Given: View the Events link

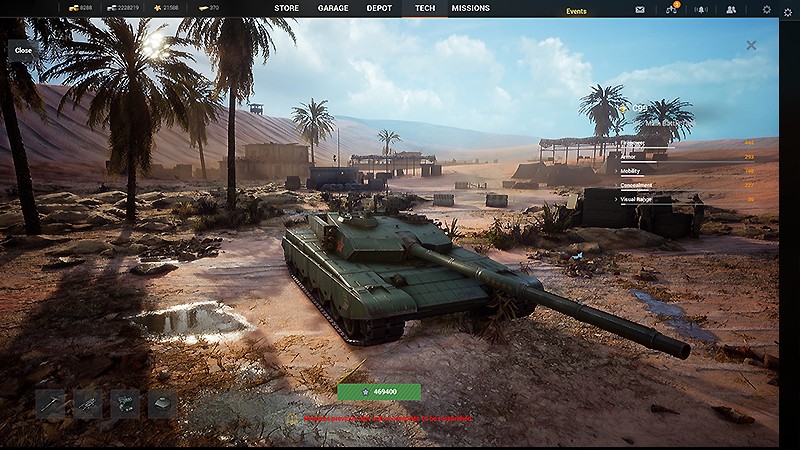Looking at the screenshot, I should coord(576,11).
